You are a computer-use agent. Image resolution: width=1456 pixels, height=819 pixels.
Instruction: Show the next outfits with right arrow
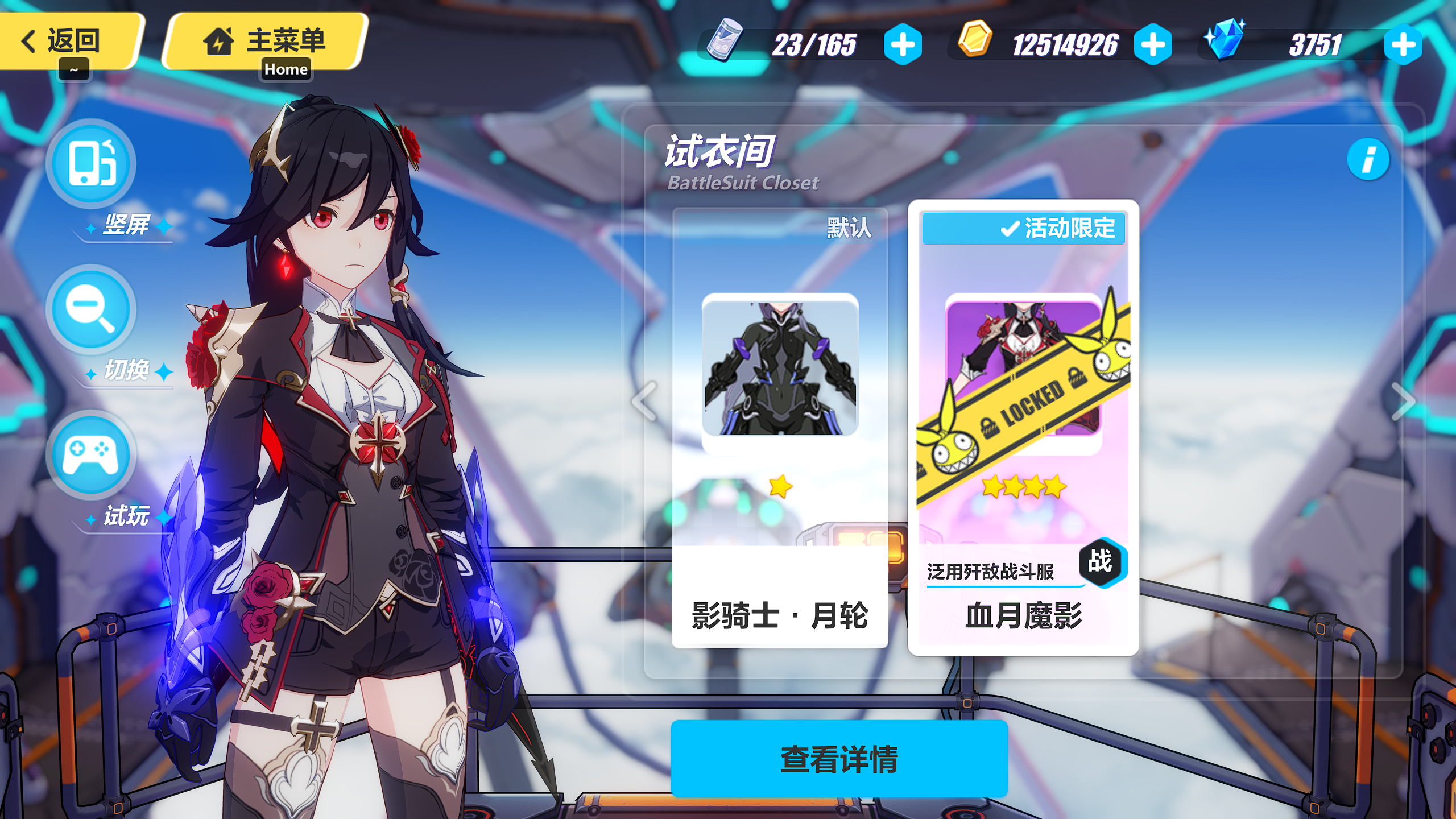click(x=1404, y=401)
